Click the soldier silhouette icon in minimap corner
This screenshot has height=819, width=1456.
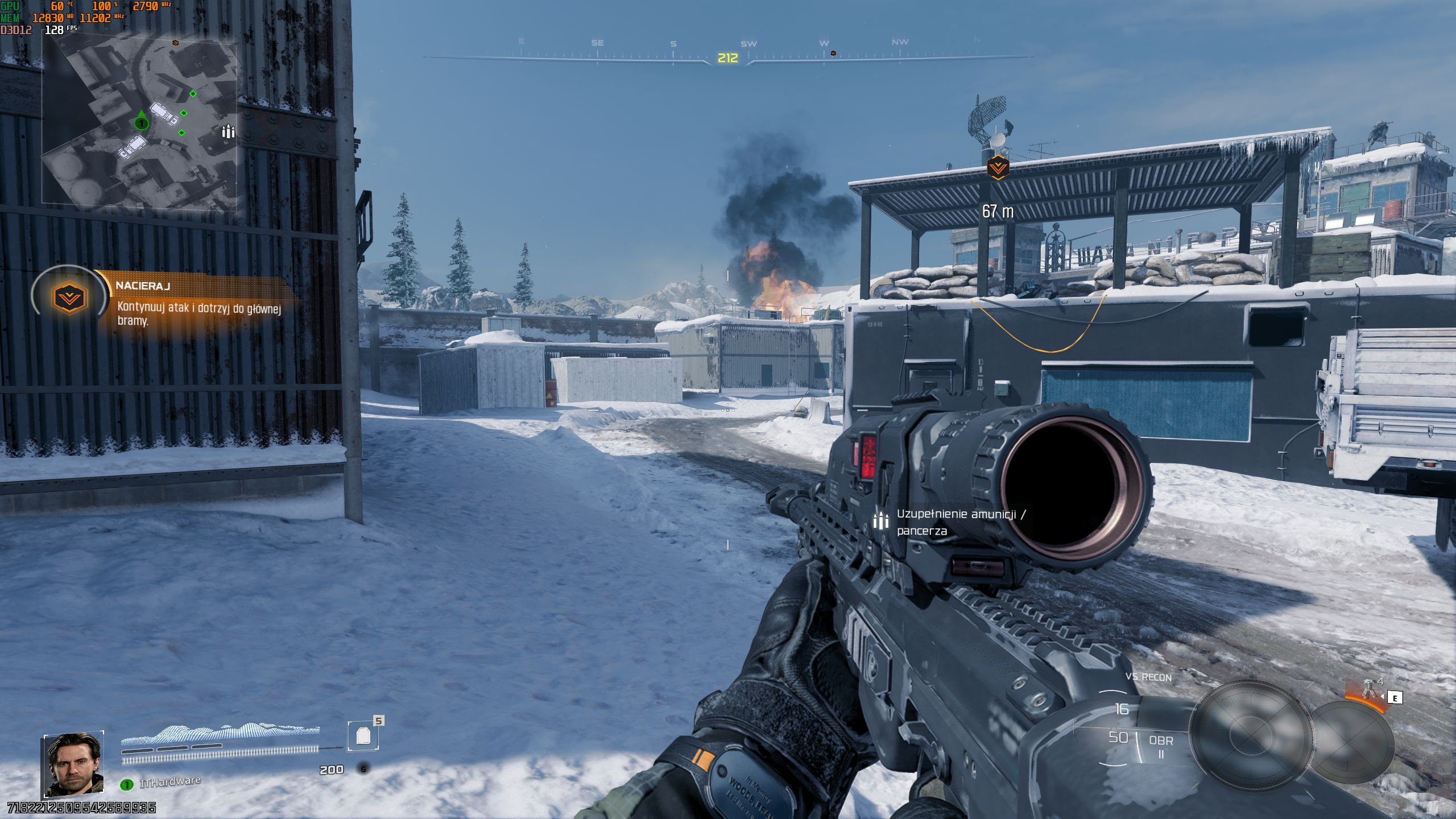coord(227,132)
